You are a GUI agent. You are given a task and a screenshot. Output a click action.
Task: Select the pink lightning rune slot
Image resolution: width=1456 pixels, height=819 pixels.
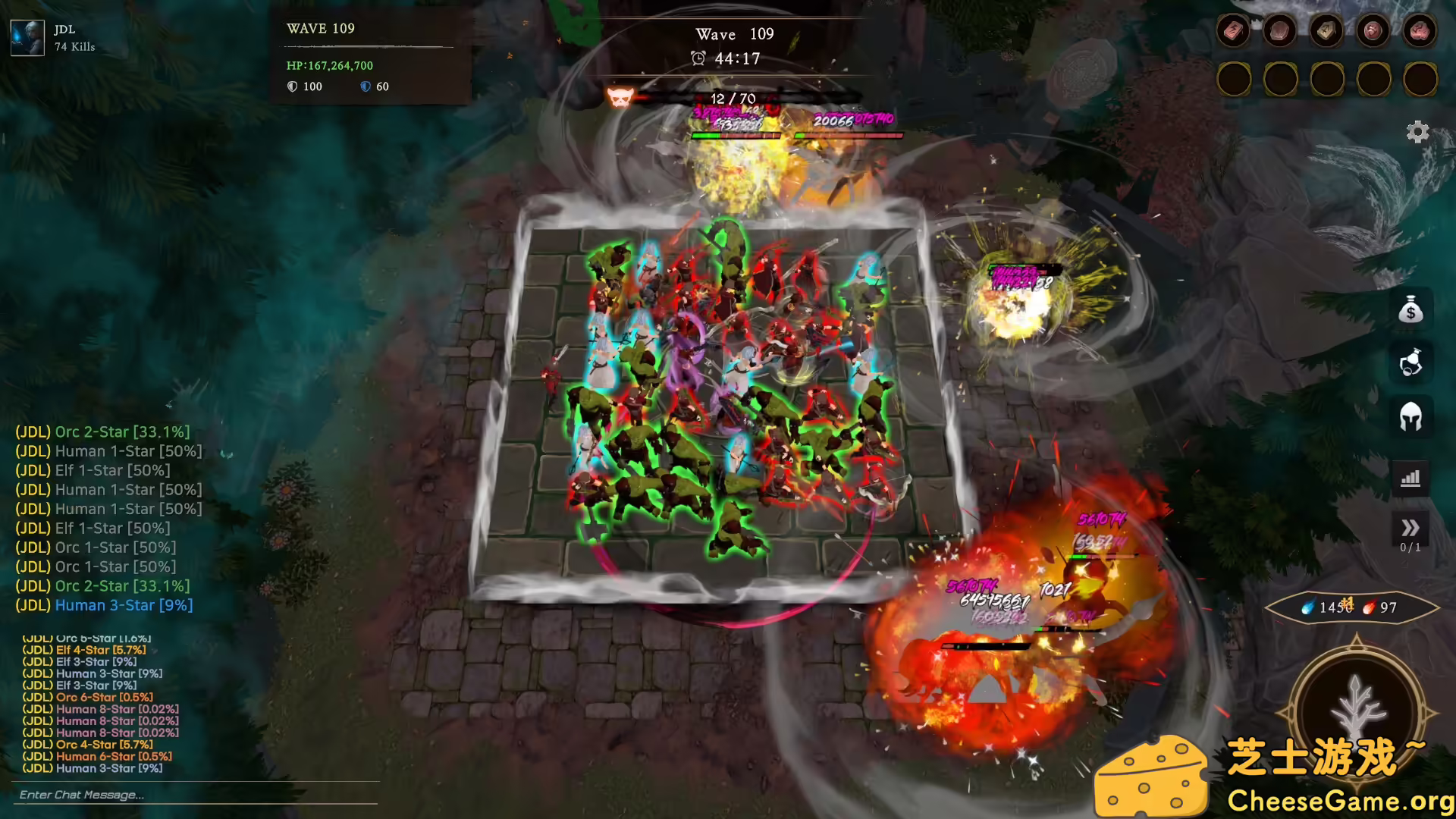1234,31
